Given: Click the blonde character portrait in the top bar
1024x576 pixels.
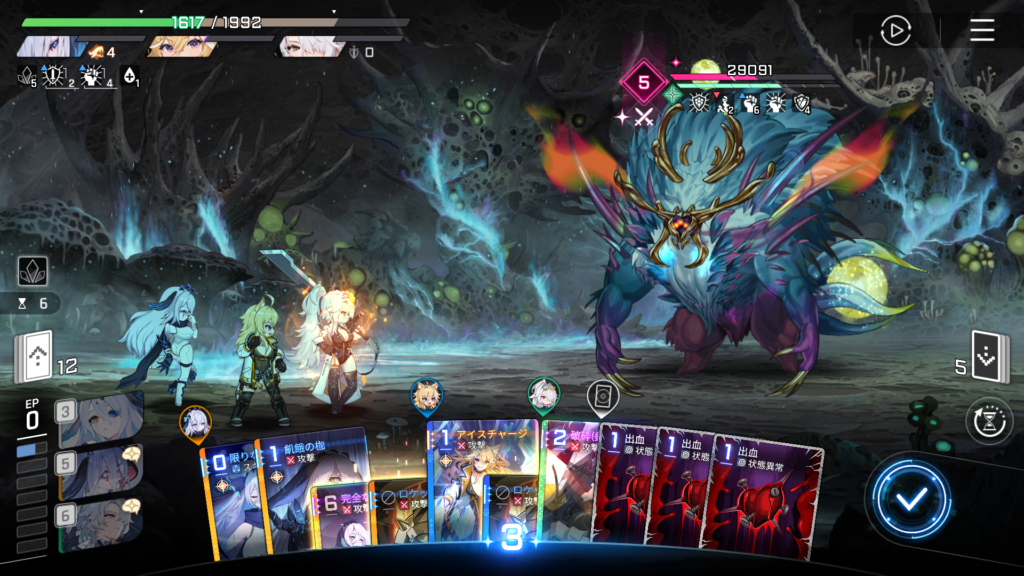Looking at the screenshot, I should pyautogui.click(x=180, y=47).
